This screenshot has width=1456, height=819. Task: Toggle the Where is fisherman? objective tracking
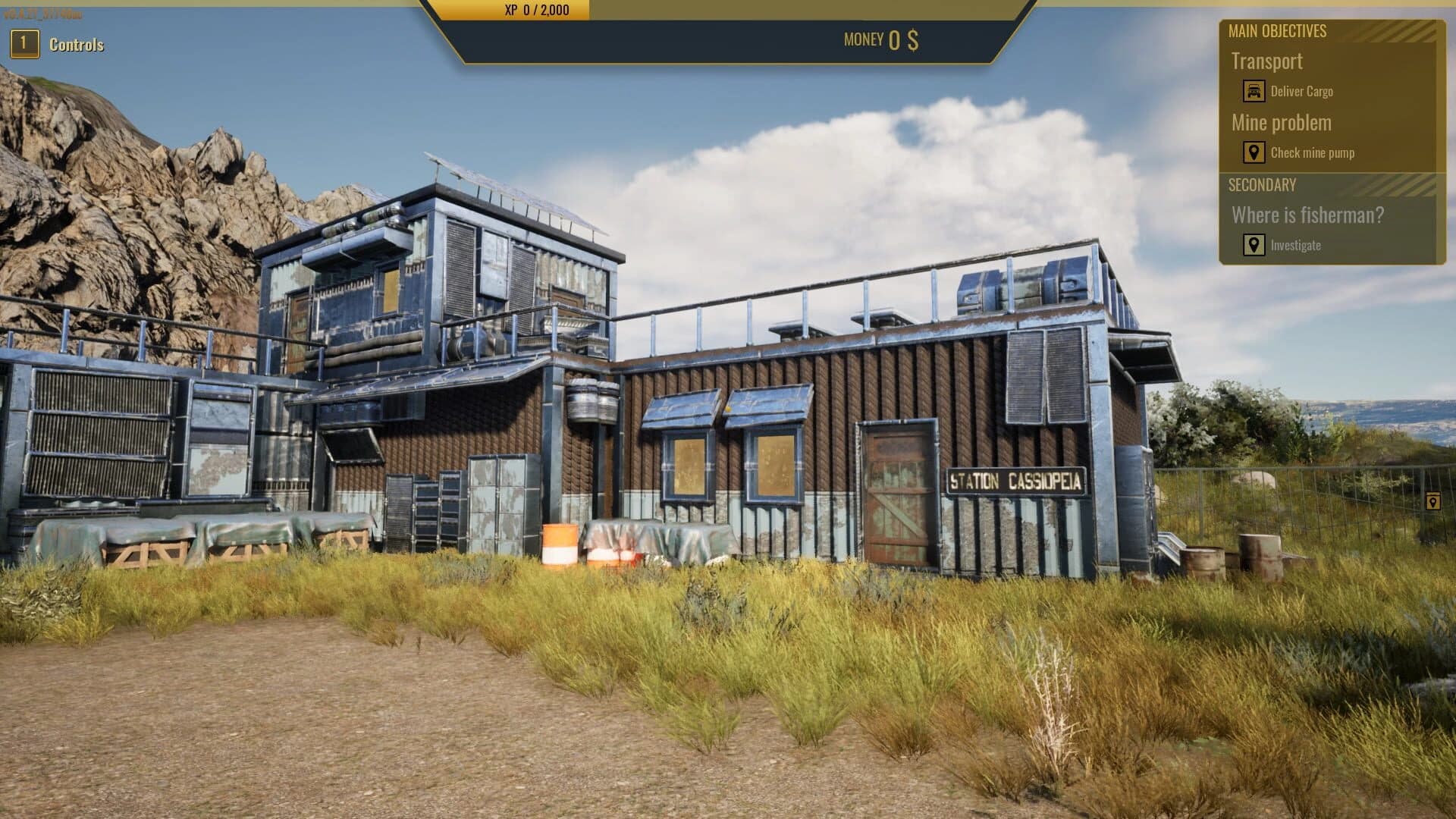[1309, 215]
